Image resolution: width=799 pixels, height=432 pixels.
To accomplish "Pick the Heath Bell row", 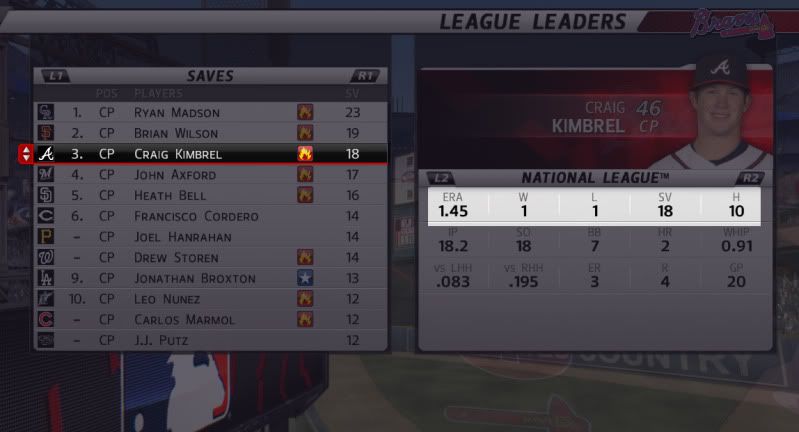I will [210, 196].
